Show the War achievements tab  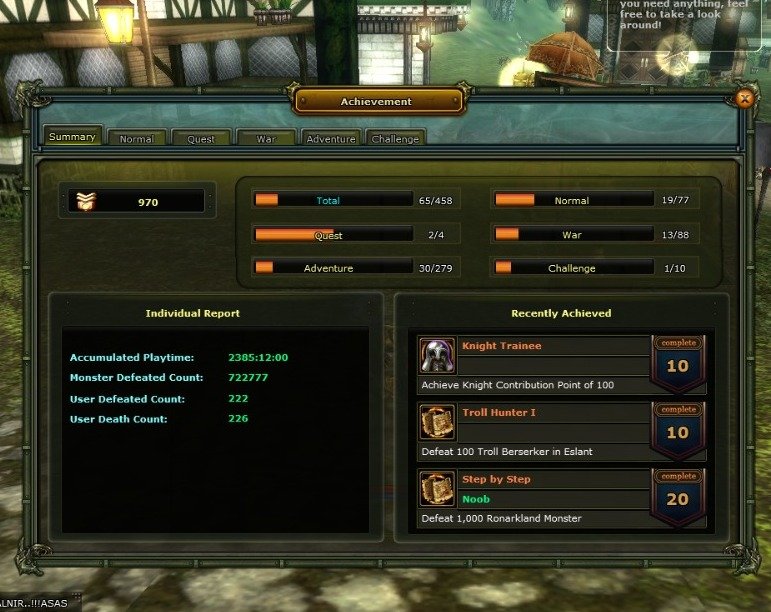pyautogui.click(x=266, y=139)
